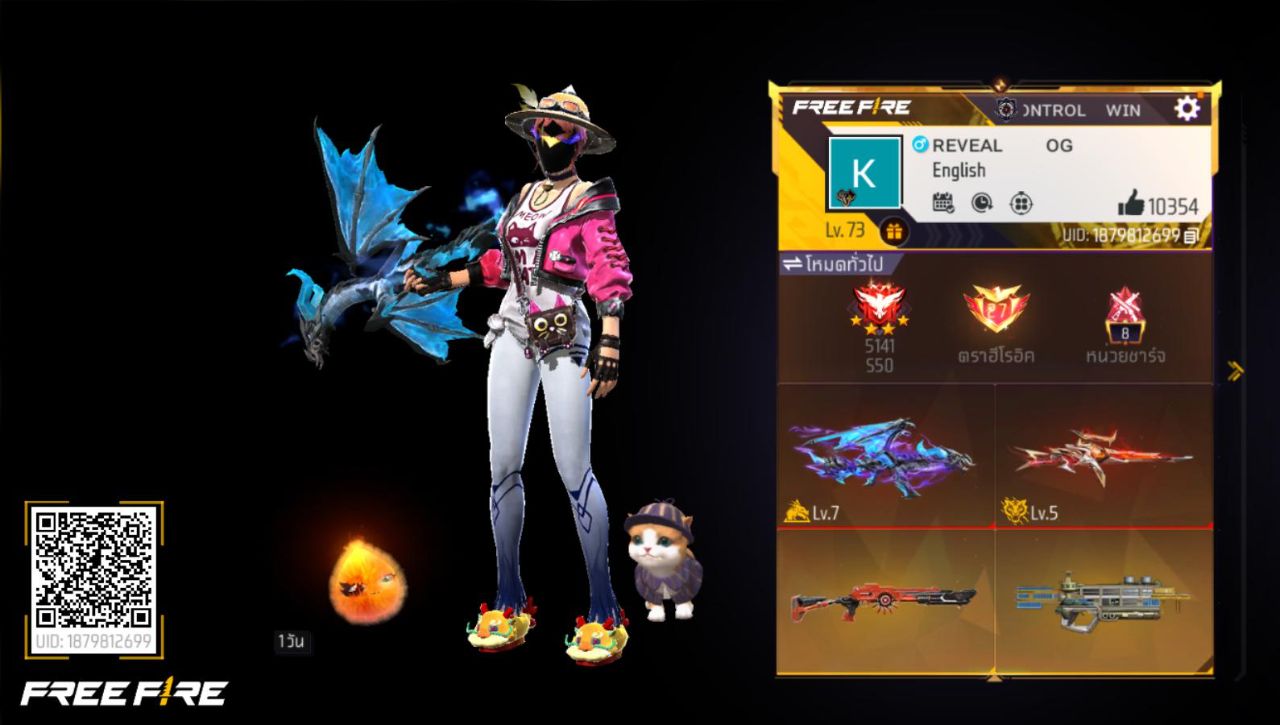Viewport: 1280px width, 725px height.
Task: Open the ตราฮีโรอิค heroic badge
Action: coord(997,310)
